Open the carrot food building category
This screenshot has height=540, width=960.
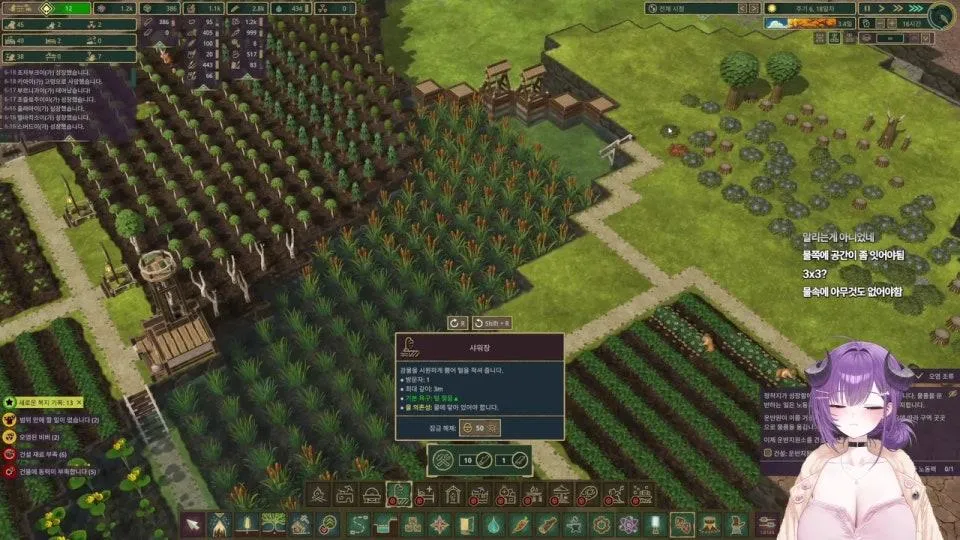click(x=520, y=524)
